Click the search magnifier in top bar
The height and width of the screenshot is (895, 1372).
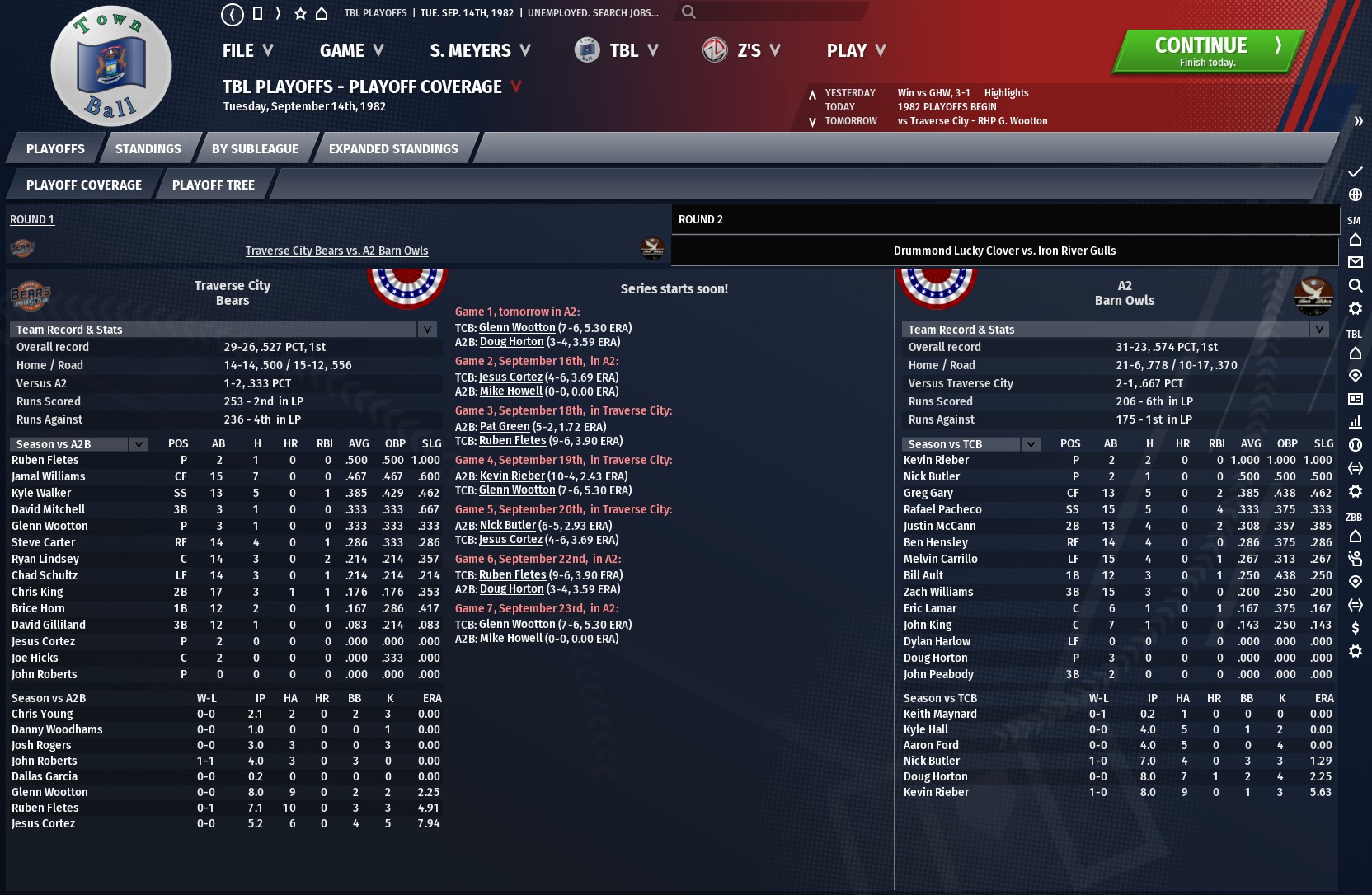coord(688,12)
